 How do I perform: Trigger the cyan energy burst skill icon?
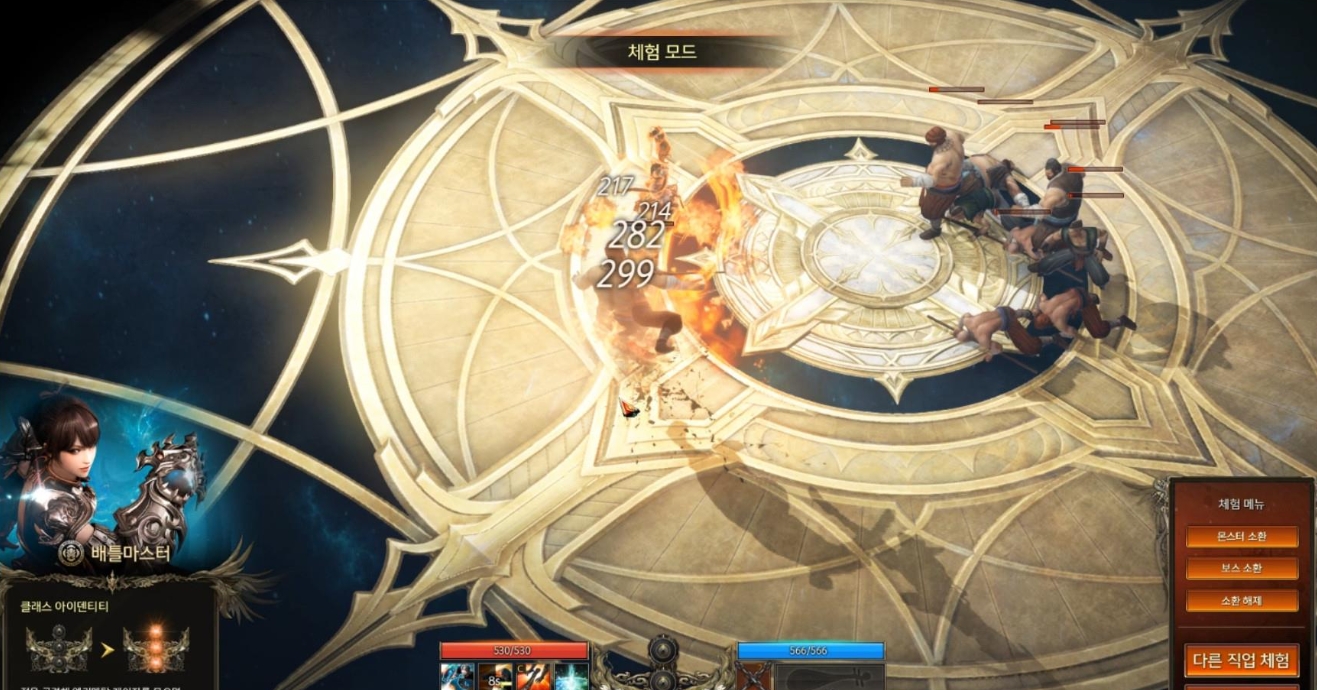point(571,677)
